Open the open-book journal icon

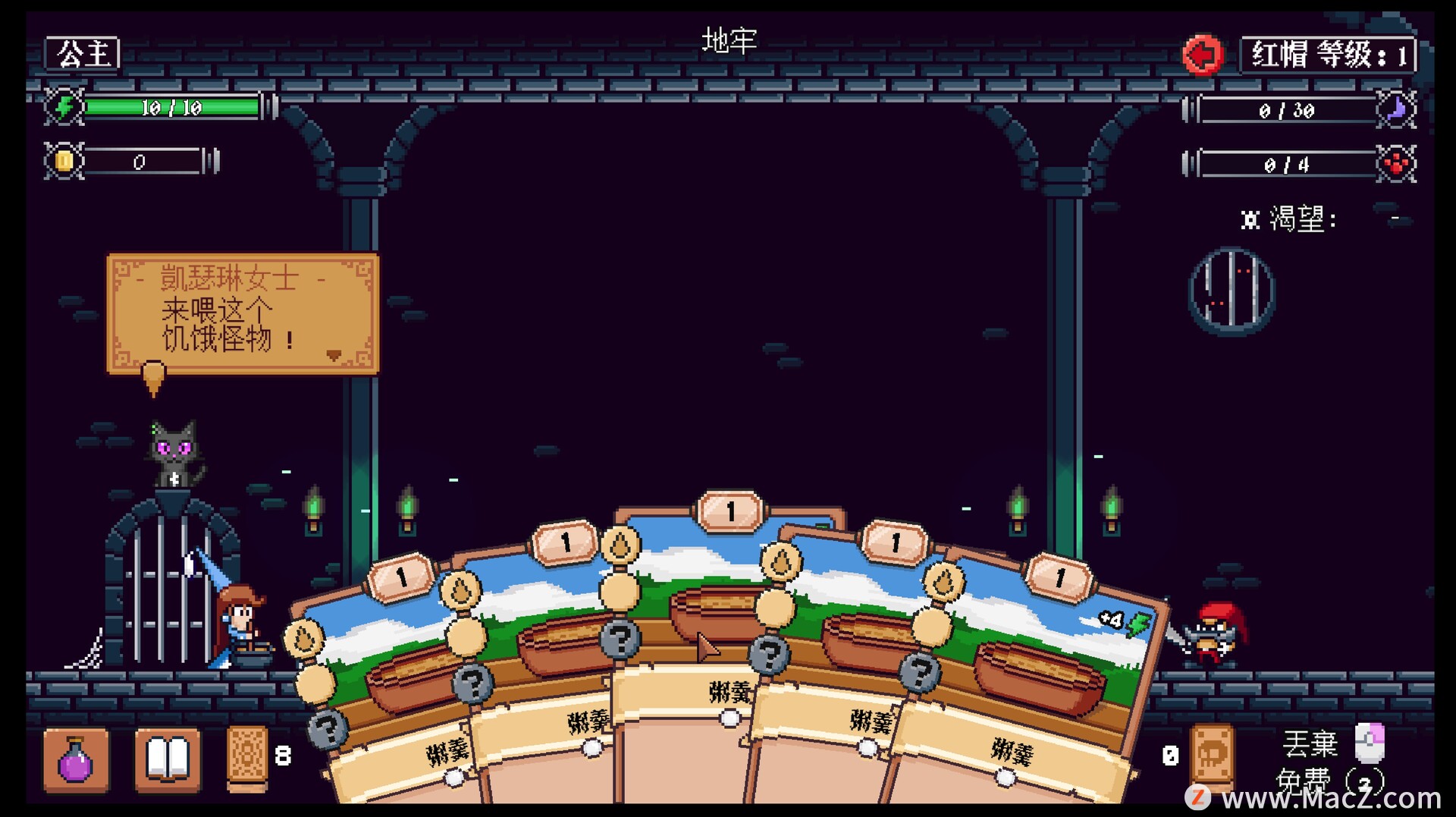click(168, 759)
